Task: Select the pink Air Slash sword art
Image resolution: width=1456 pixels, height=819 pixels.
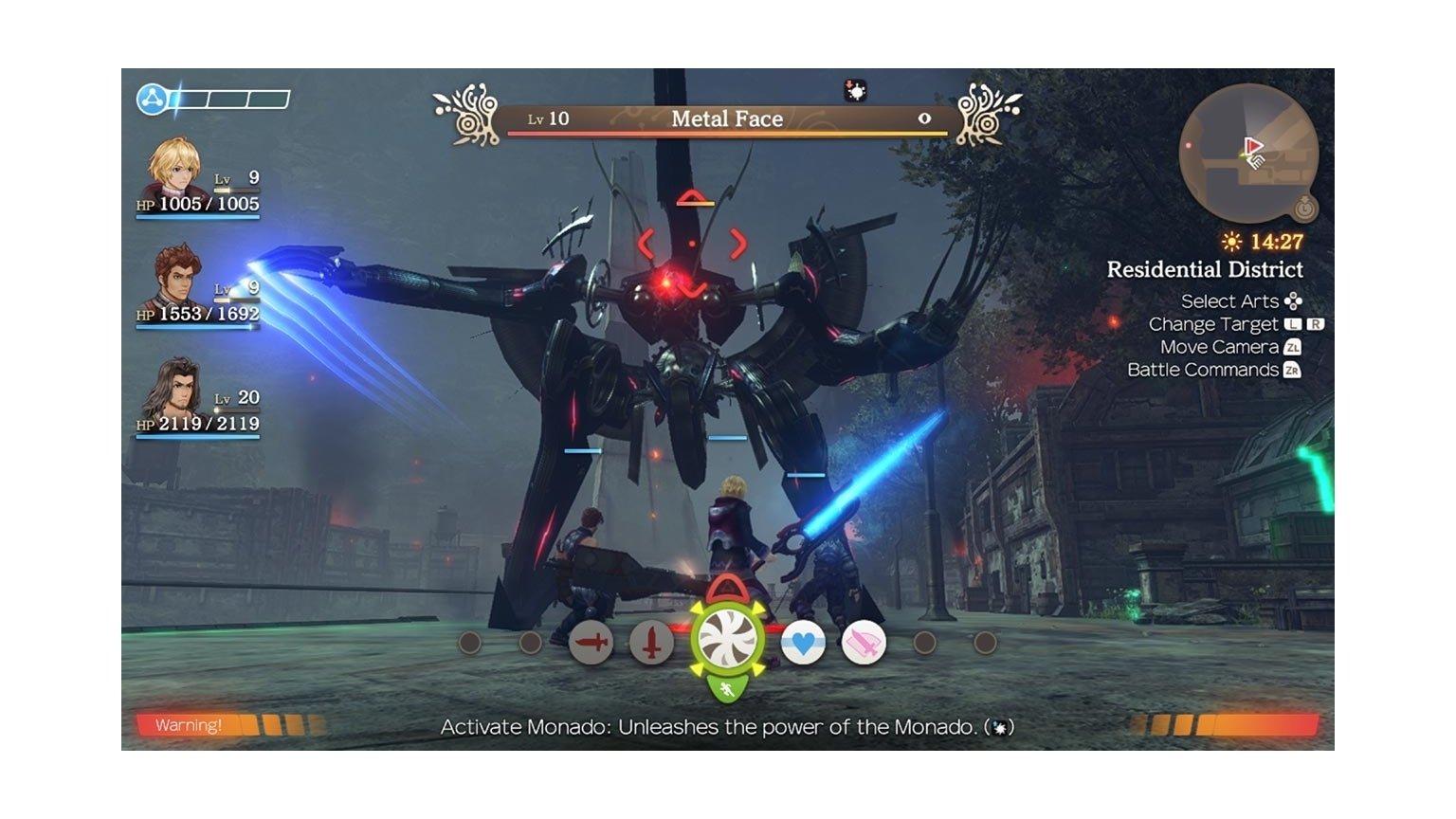Action: point(863,643)
